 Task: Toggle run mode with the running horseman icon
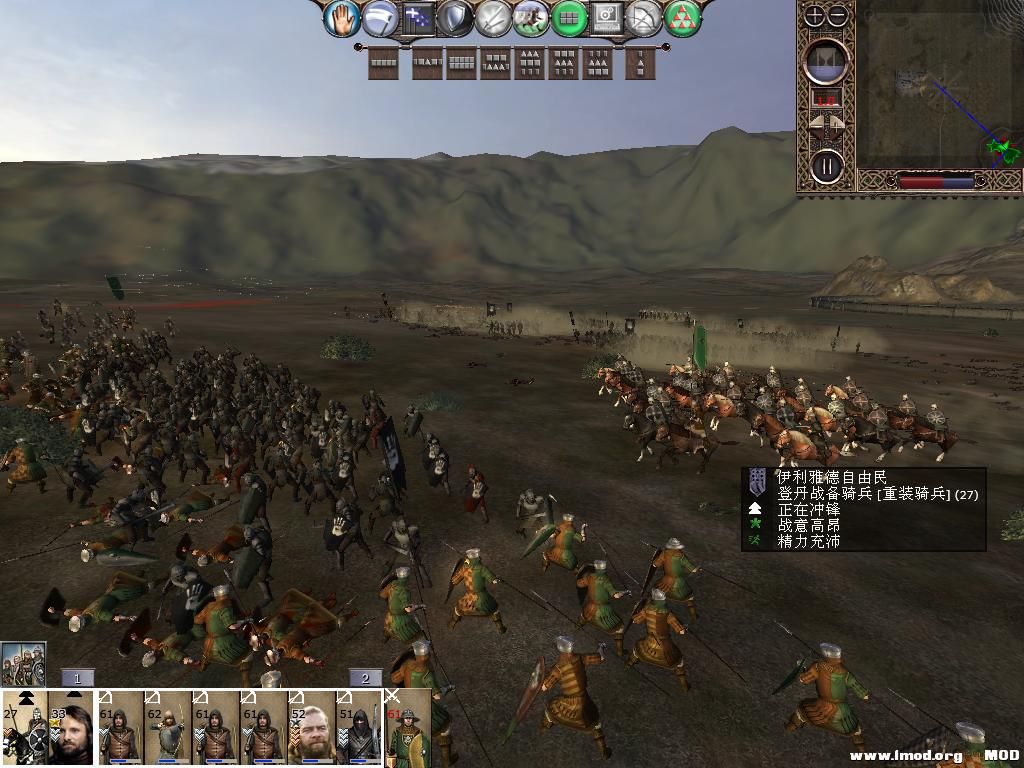pyautogui.click(x=531, y=18)
